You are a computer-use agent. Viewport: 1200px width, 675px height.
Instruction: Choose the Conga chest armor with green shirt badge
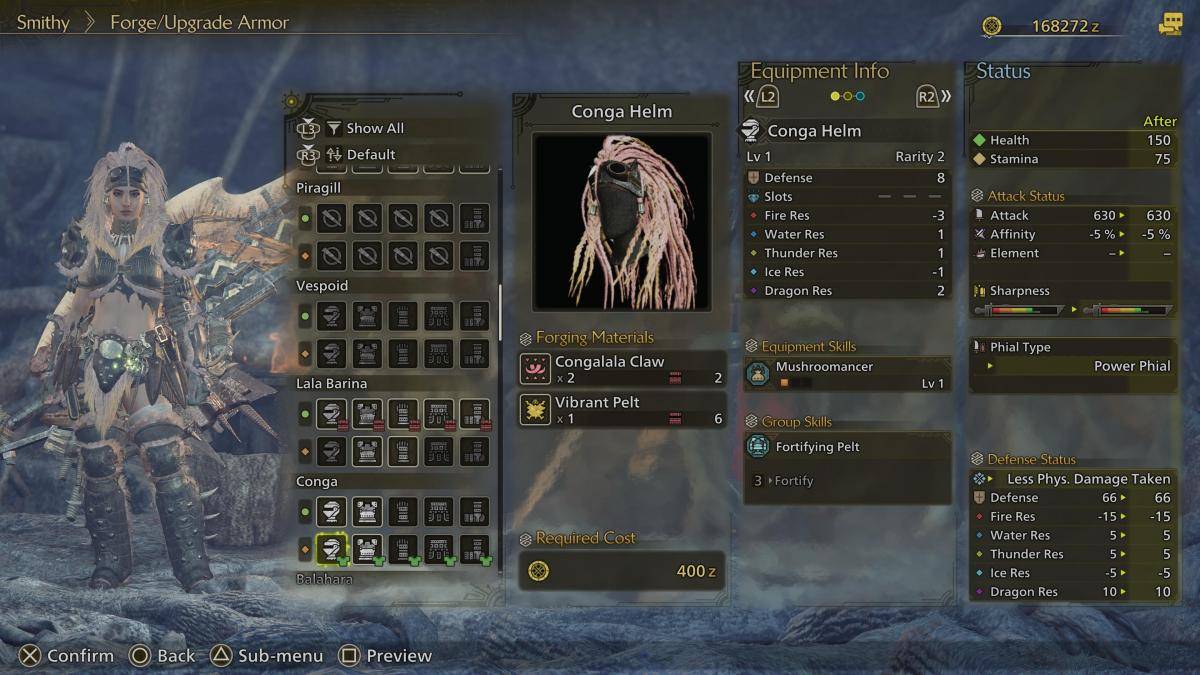tap(367, 548)
